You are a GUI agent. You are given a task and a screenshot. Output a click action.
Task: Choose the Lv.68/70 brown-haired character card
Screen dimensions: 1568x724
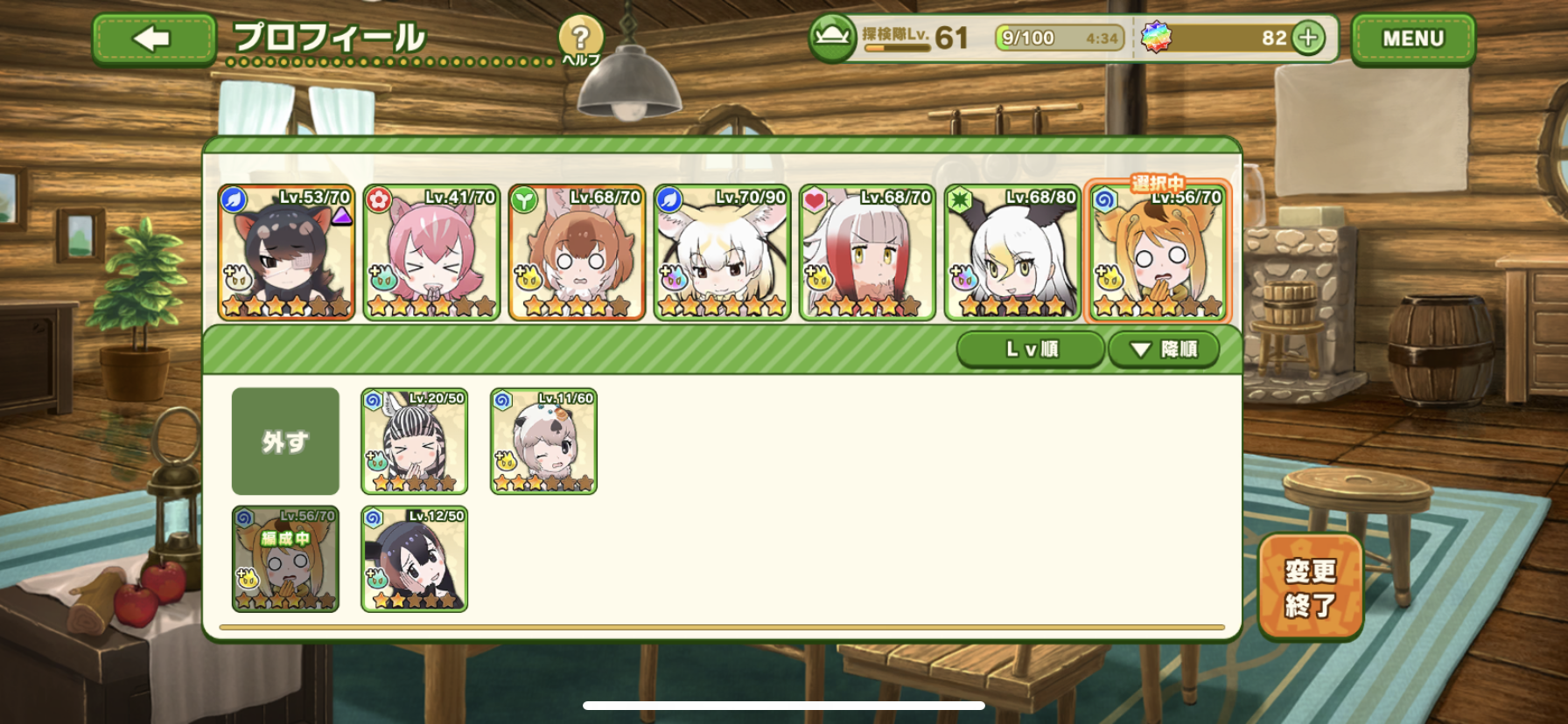(577, 253)
